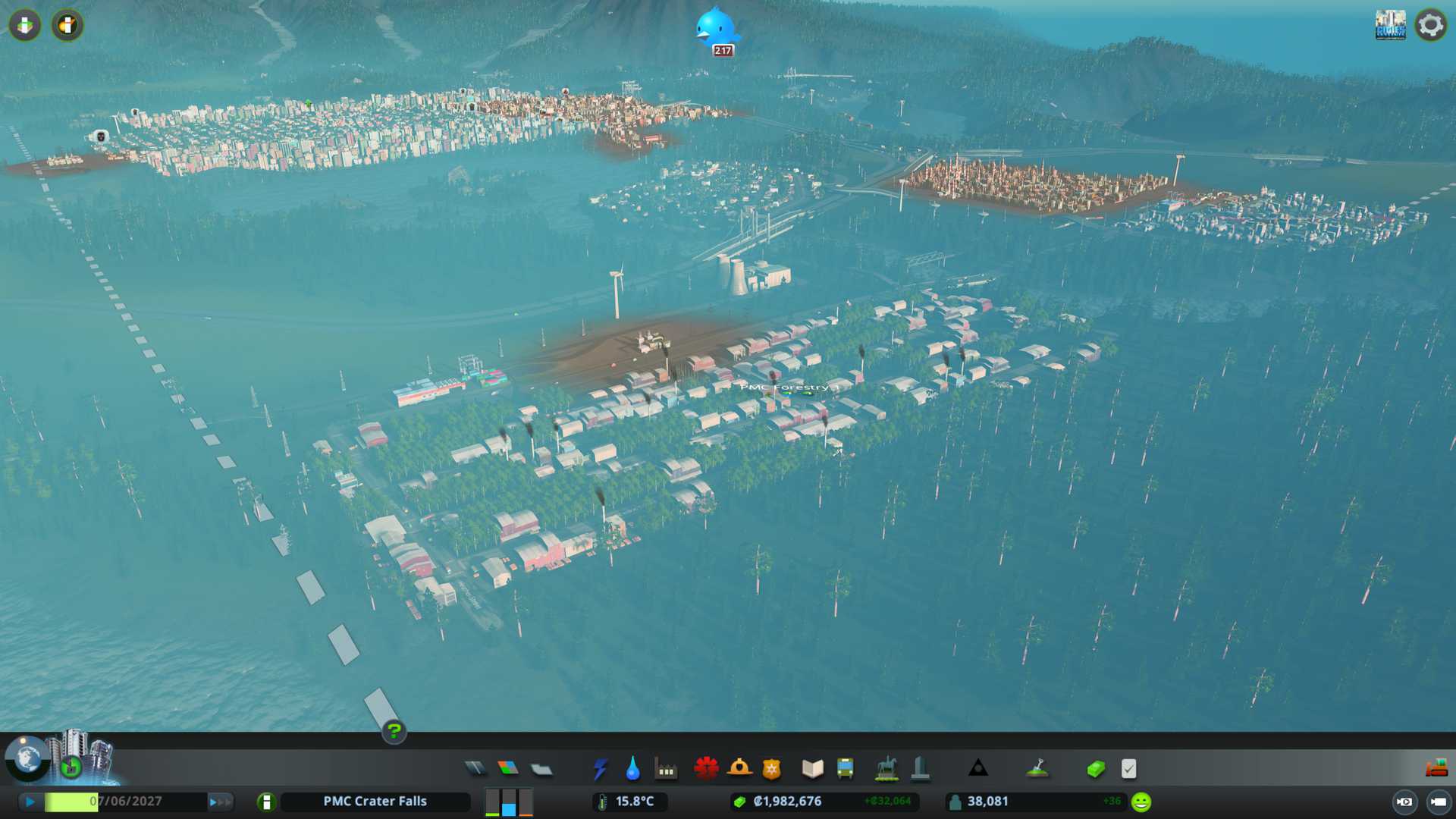The image size is (1456, 819).
Task: Open the Water and Sewage menu
Action: 633,769
